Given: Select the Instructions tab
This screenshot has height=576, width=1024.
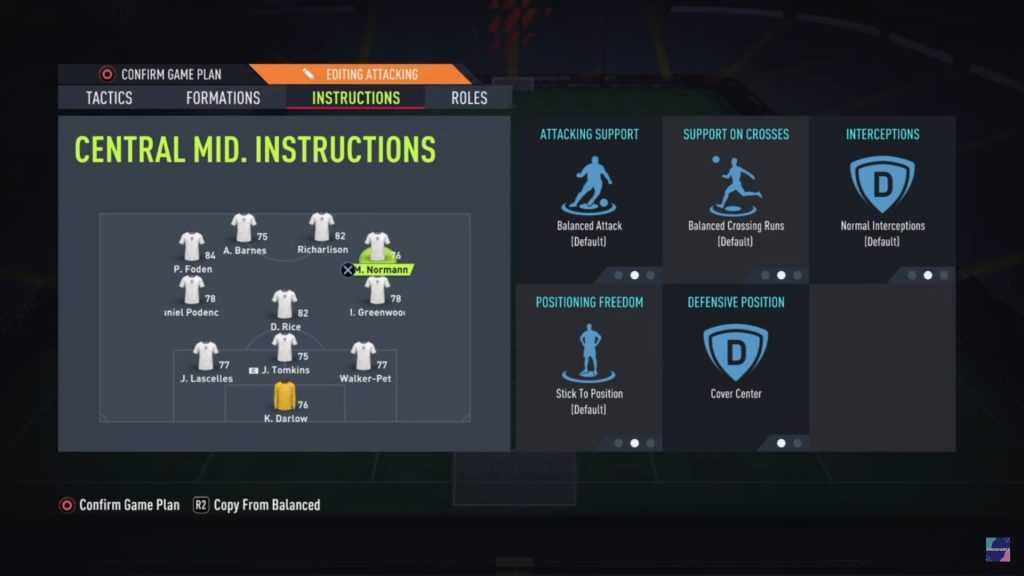Looking at the screenshot, I should point(355,98).
